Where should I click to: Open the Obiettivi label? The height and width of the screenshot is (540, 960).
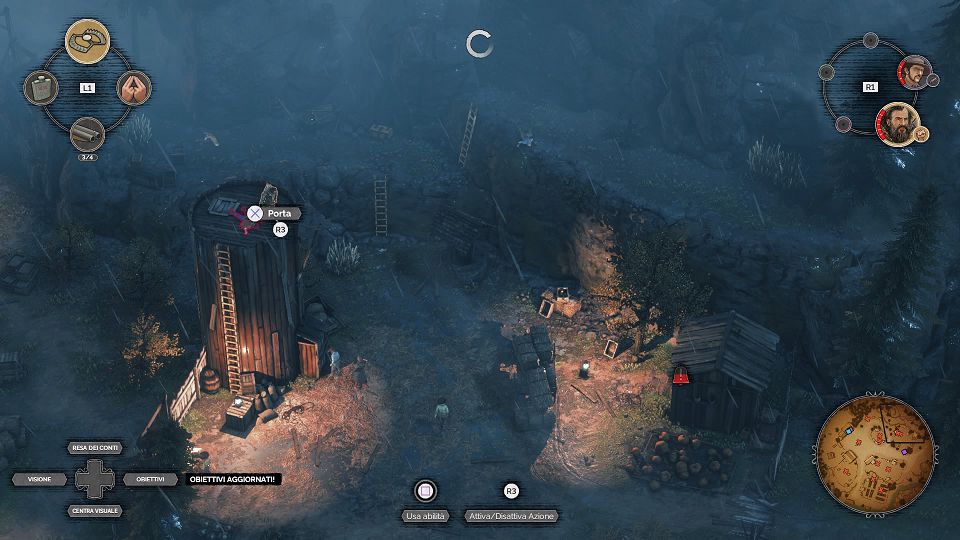pyautogui.click(x=150, y=479)
